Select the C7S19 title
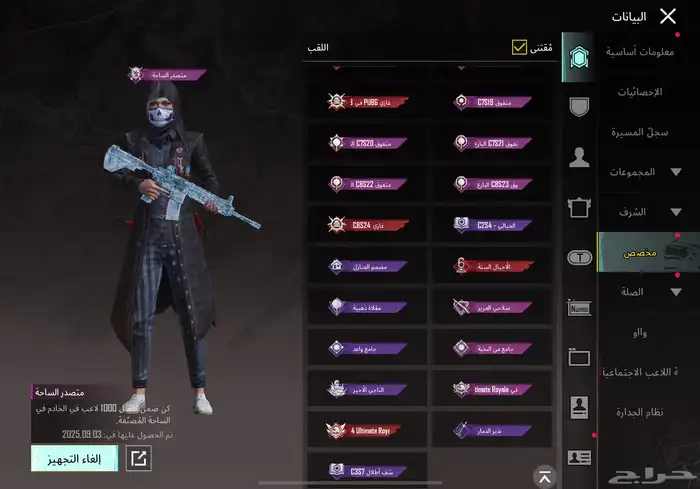 490,101
